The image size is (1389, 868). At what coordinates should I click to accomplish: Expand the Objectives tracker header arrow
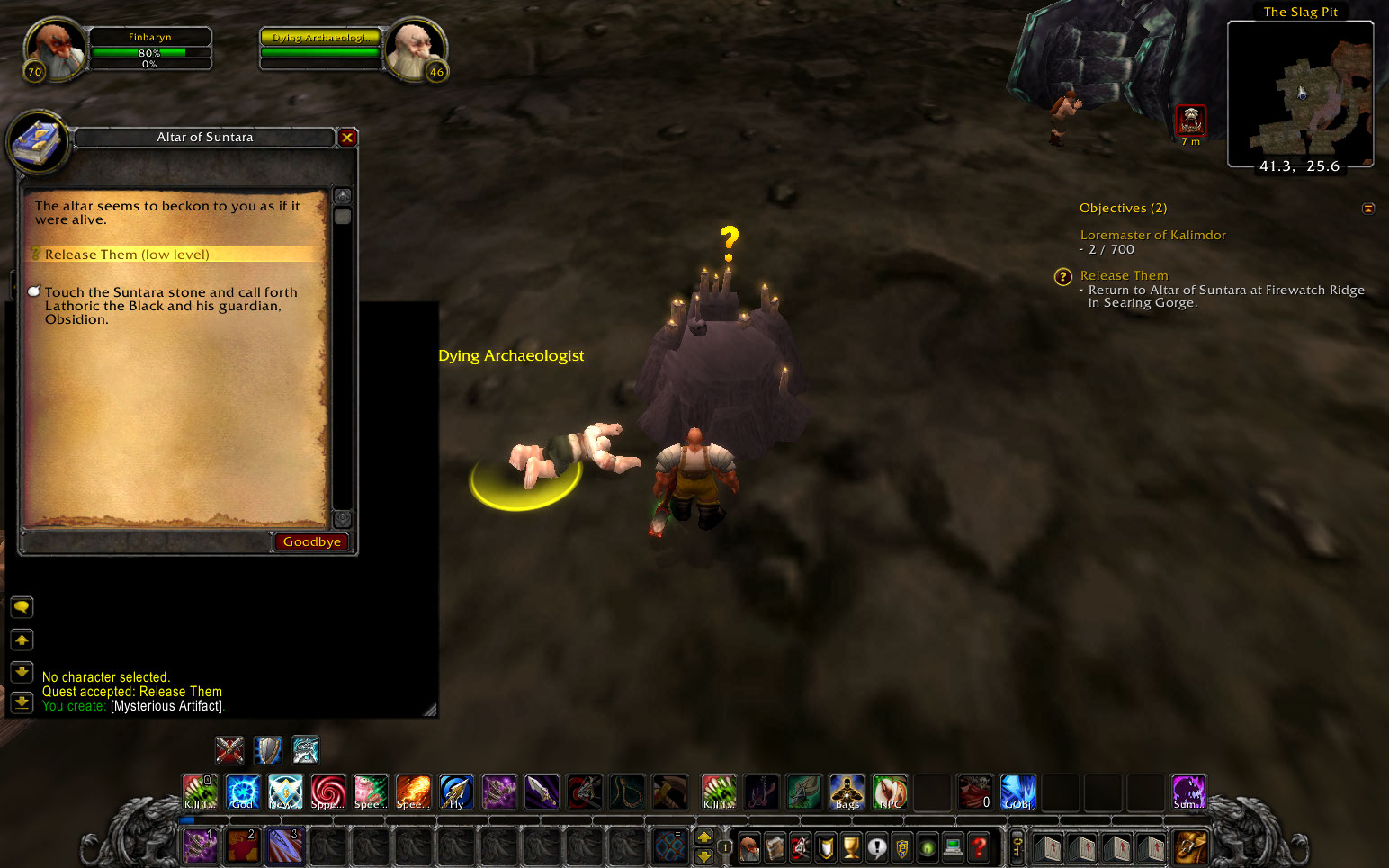1368,208
